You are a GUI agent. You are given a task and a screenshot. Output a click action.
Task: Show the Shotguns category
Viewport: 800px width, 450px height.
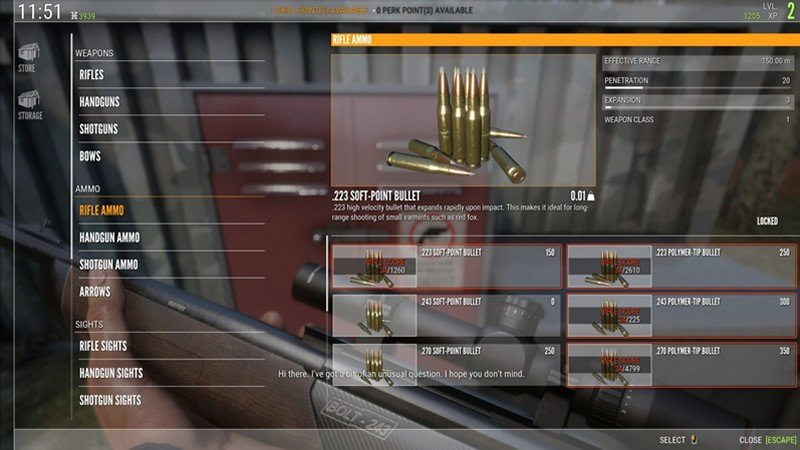pyautogui.click(x=99, y=129)
